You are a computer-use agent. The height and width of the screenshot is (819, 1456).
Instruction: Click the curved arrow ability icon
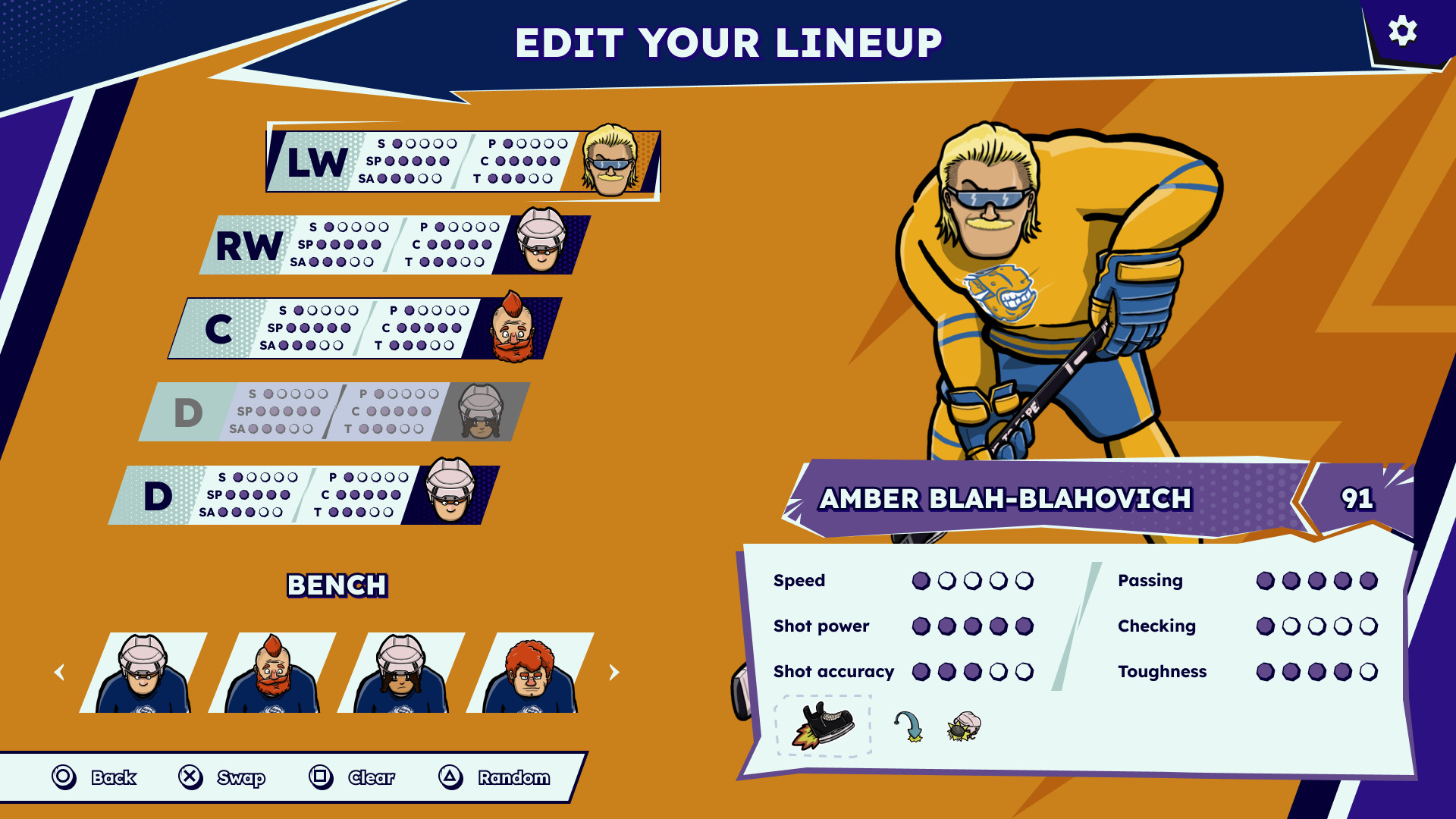coord(908,726)
